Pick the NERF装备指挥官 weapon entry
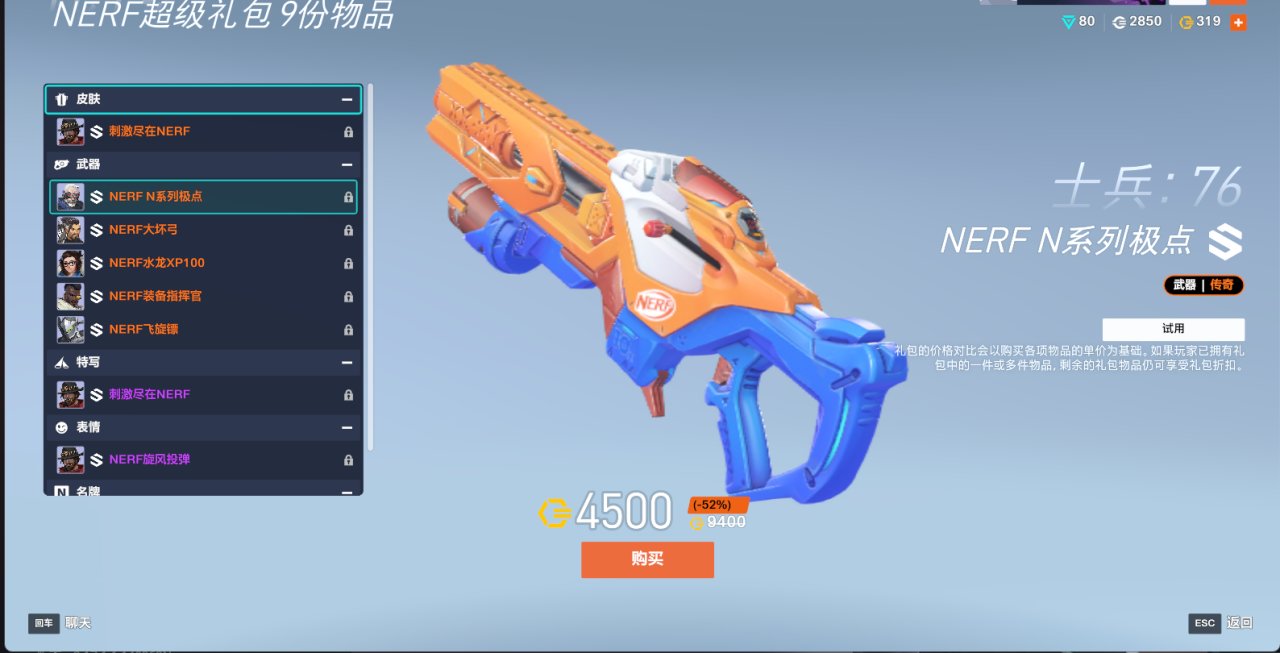1280x653 pixels. pos(203,296)
